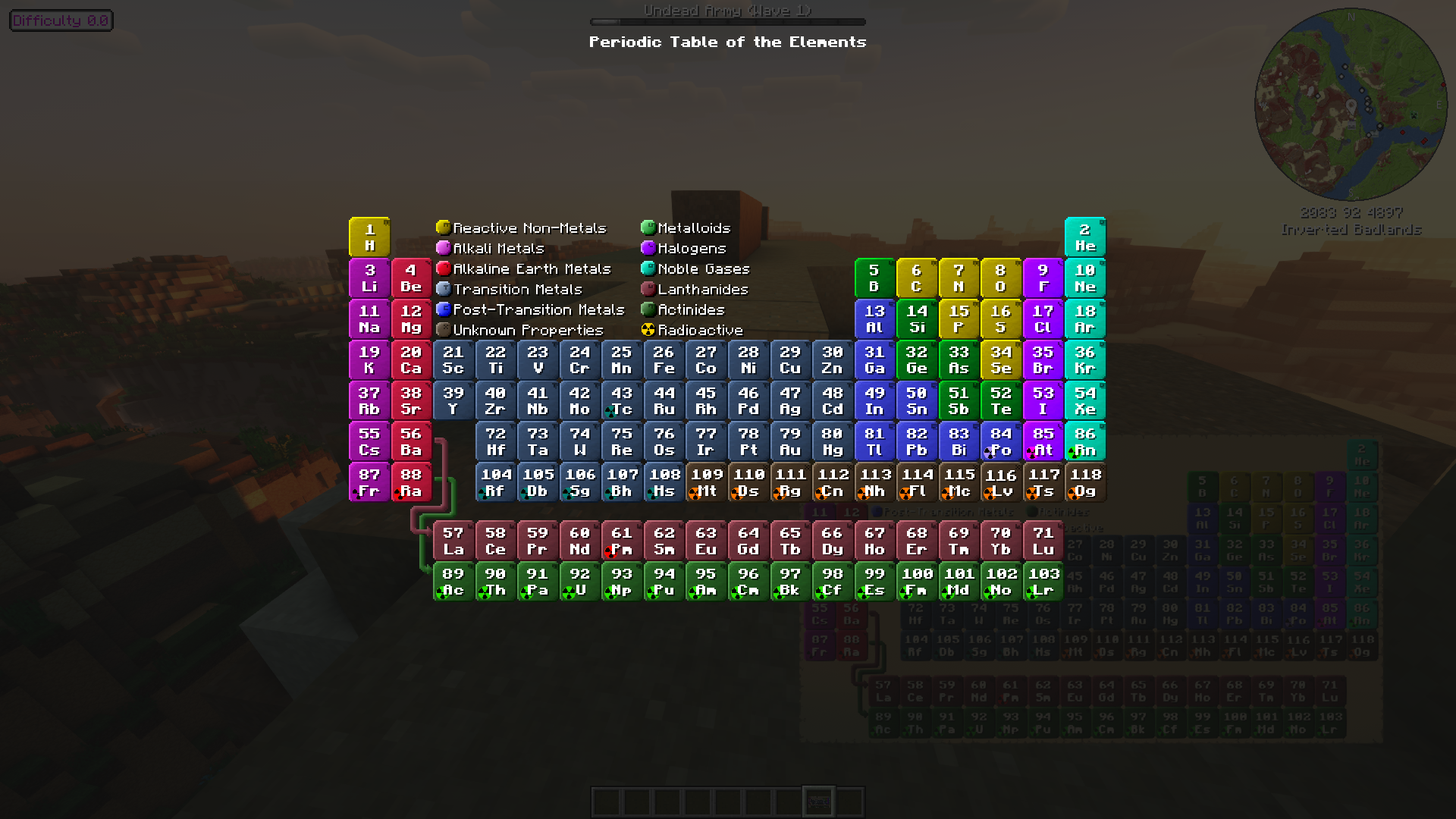Viewport: 1456px width, 819px height.
Task: Click the Transition Metals legend label
Action: [x=517, y=289]
